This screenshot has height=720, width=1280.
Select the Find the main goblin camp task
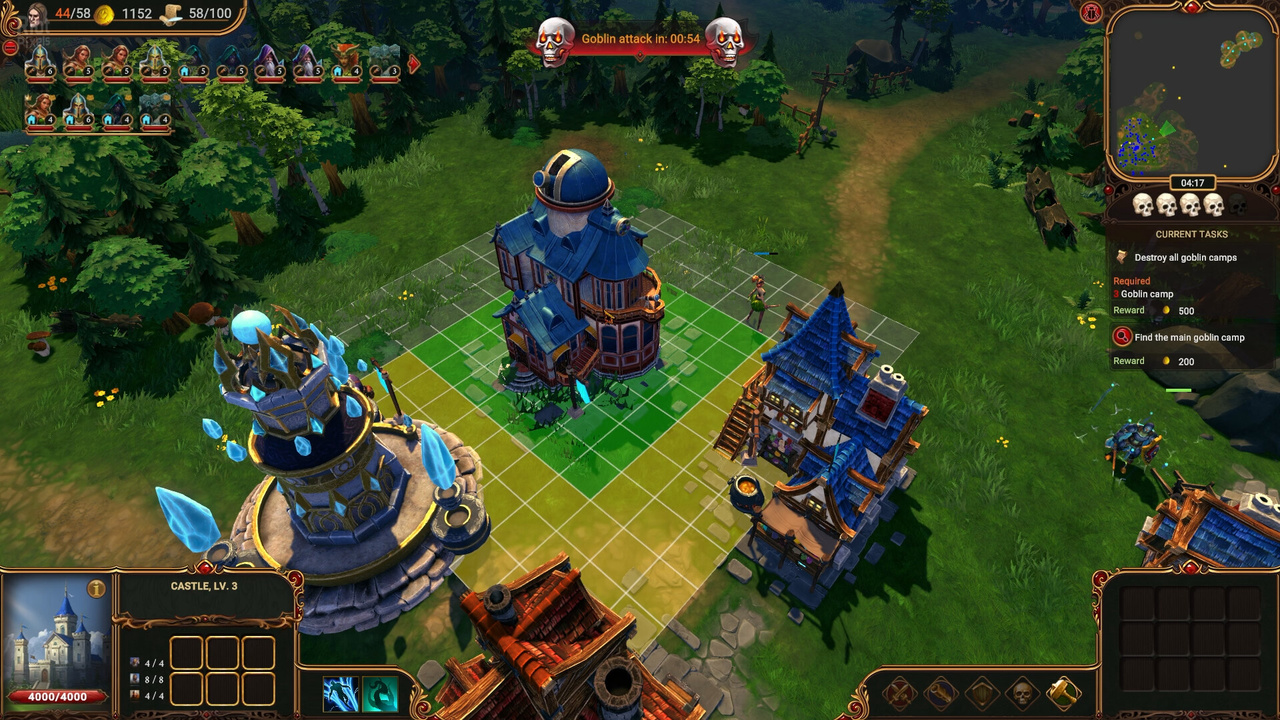(x=1189, y=337)
